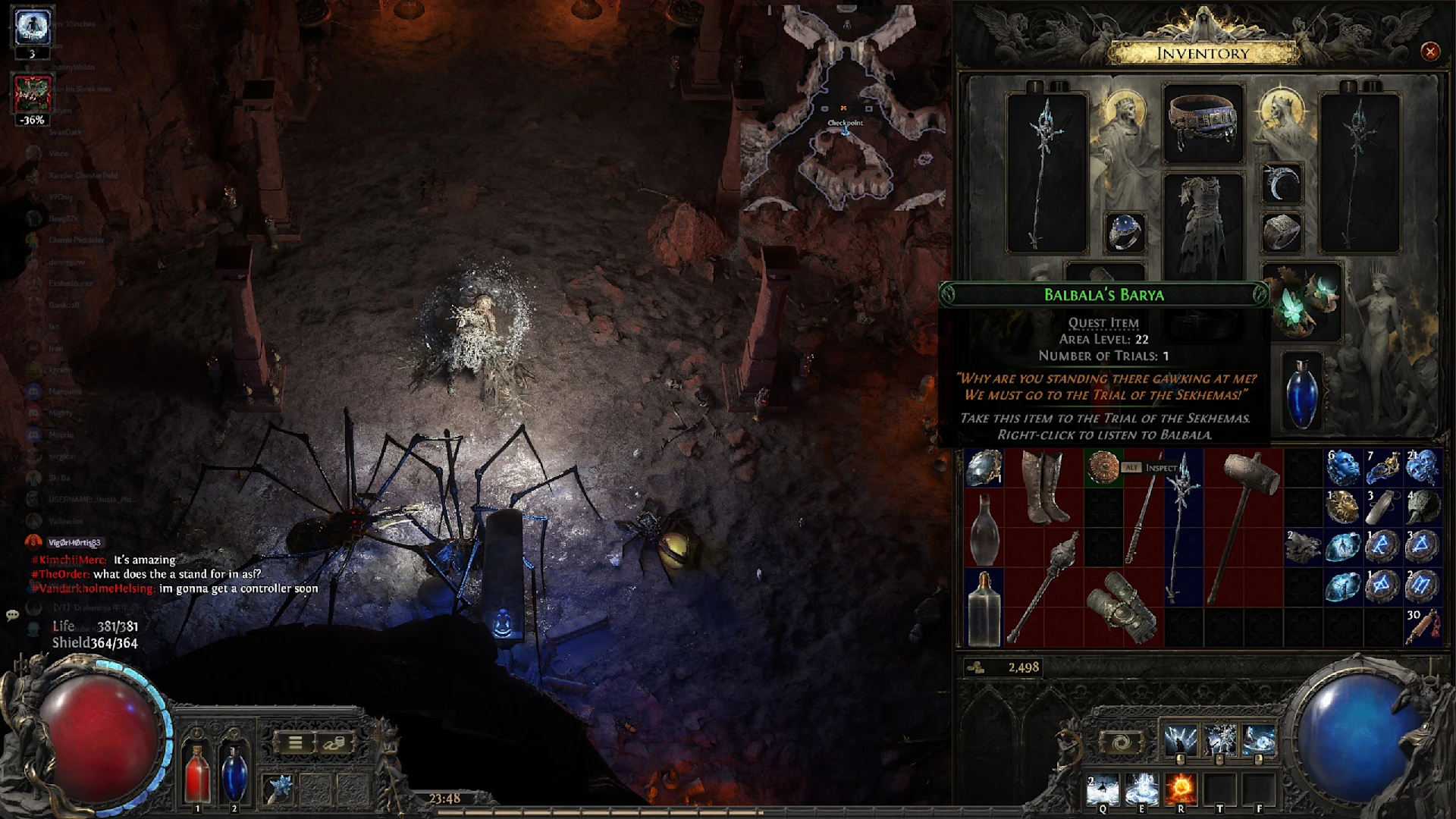
Task: Pick the plated gauntlets in inventory
Action: point(1122,607)
